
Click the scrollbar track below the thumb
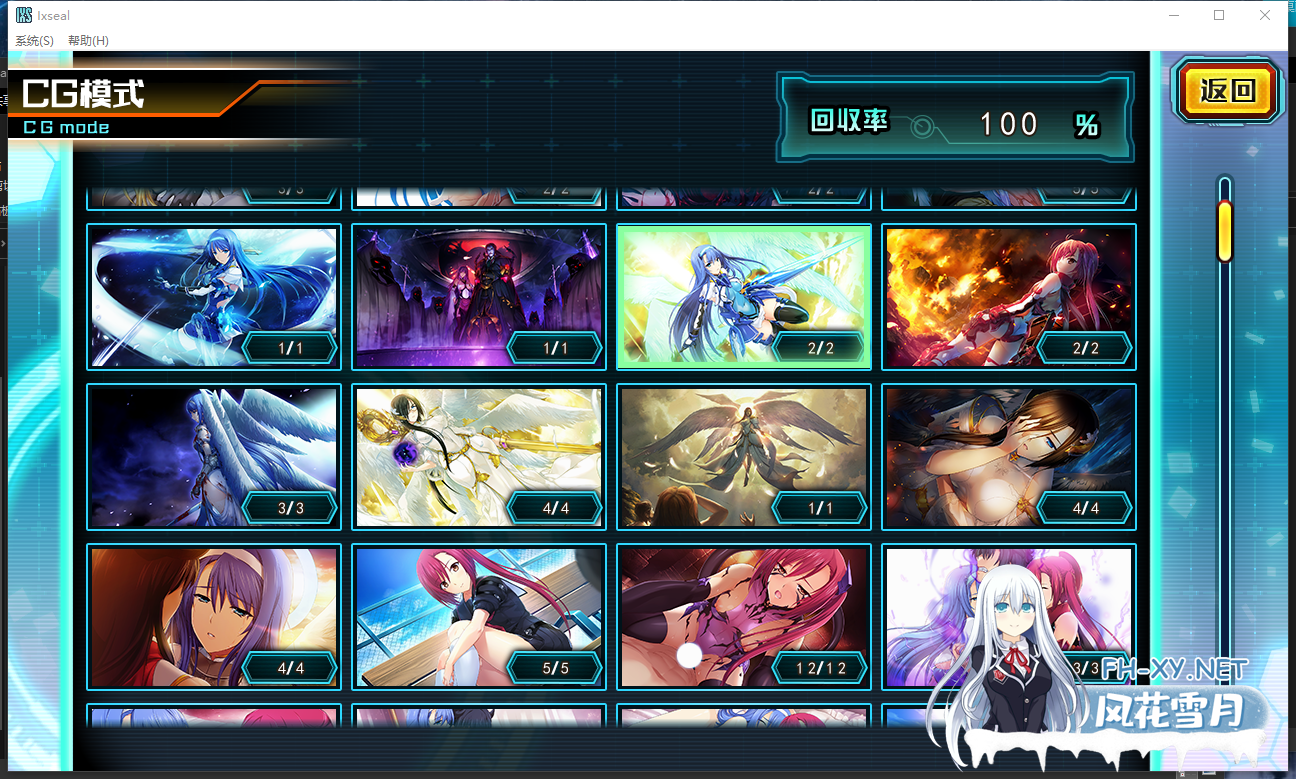tap(1224, 450)
